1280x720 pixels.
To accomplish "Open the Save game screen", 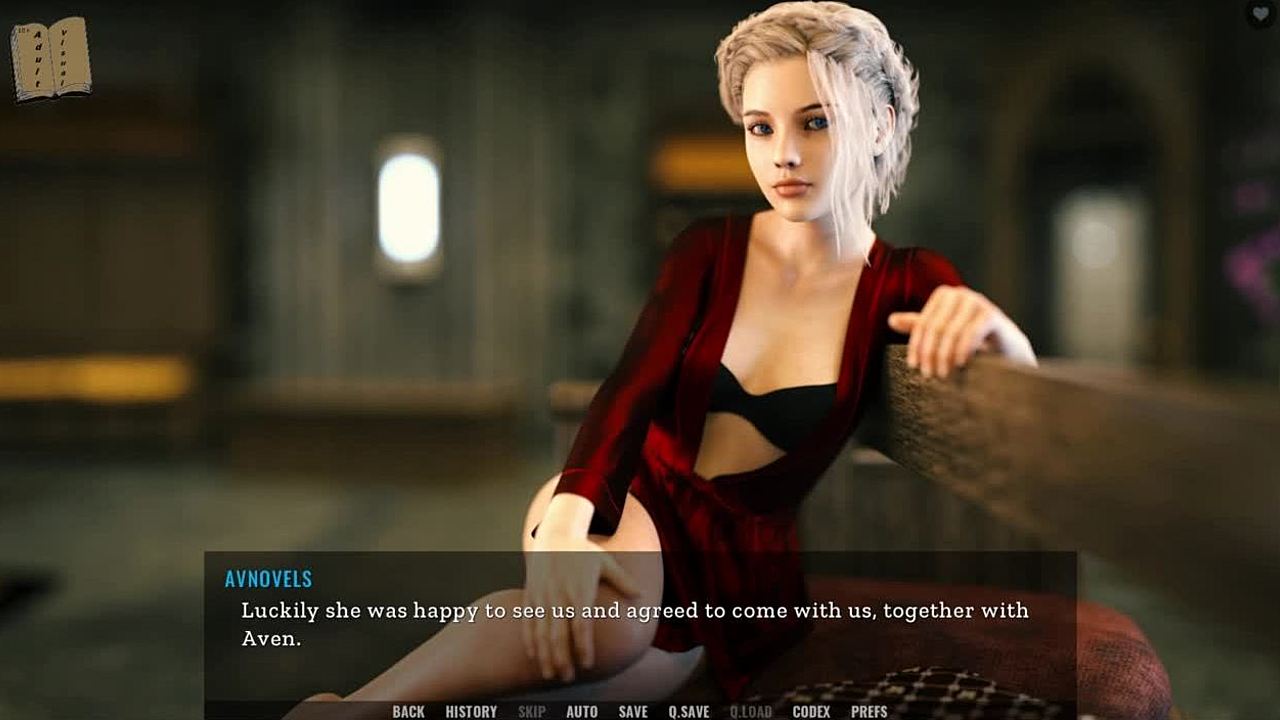I will coord(633,711).
